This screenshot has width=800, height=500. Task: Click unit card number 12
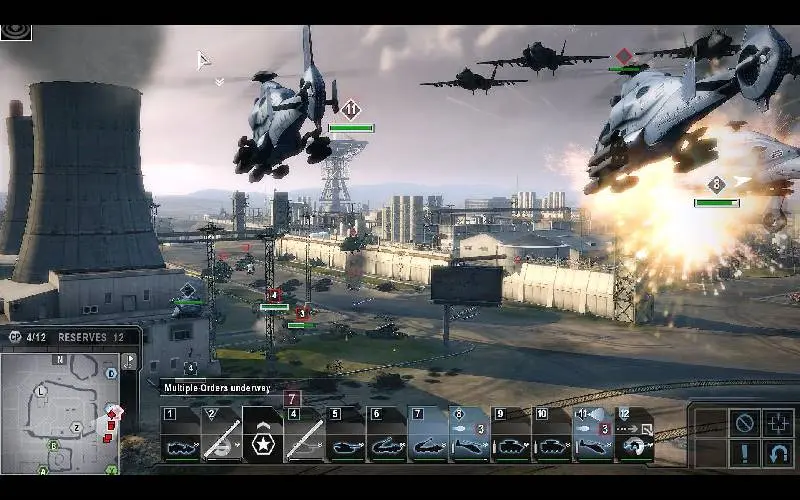(x=633, y=435)
